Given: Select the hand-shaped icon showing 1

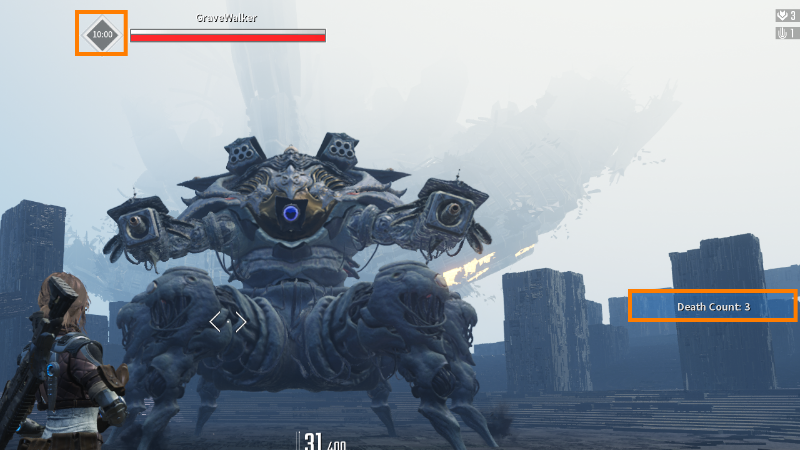Looking at the screenshot, I should click(782, 33).
